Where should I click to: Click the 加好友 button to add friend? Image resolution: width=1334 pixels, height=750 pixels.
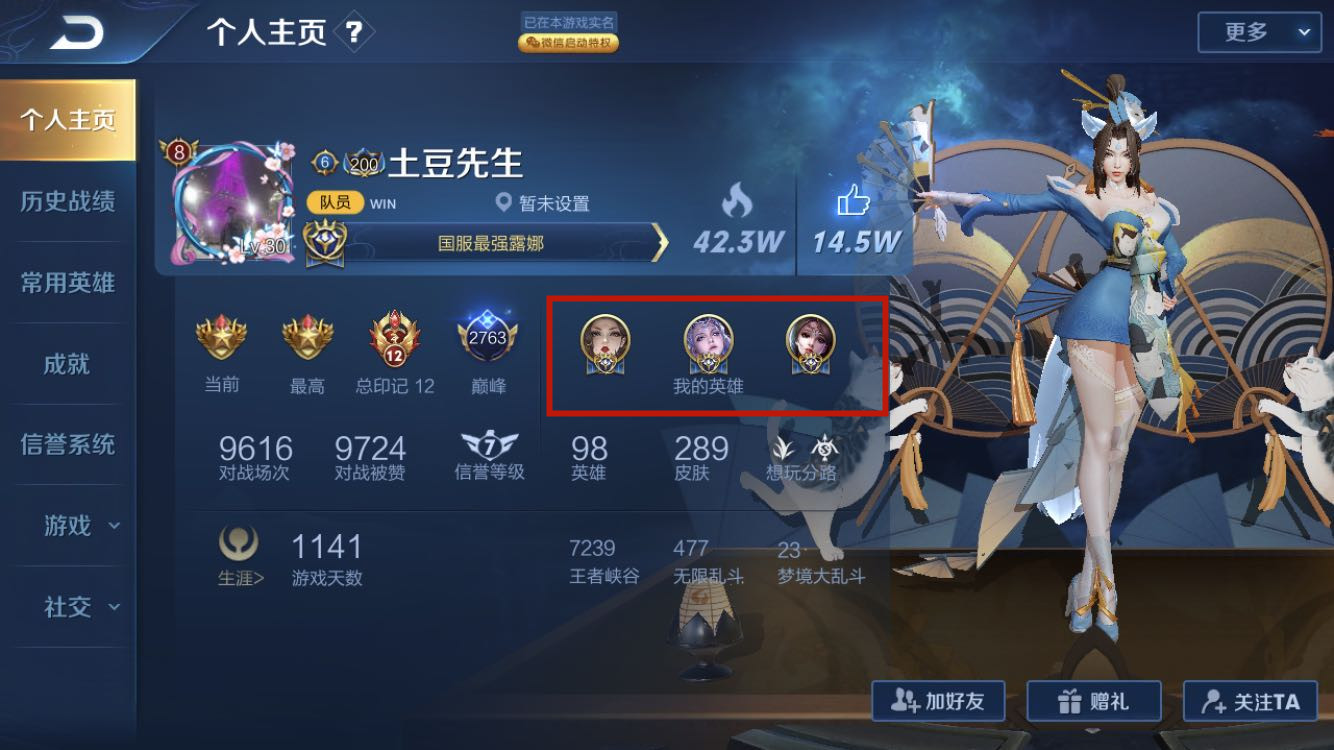pos(938,701)
